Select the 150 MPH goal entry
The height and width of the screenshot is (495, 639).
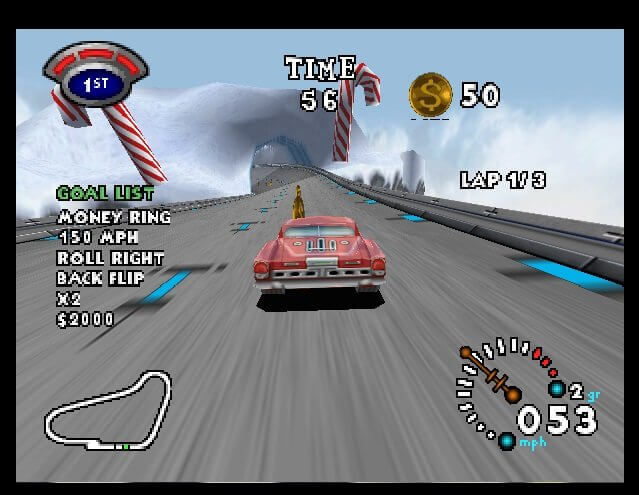coord(98,237)
